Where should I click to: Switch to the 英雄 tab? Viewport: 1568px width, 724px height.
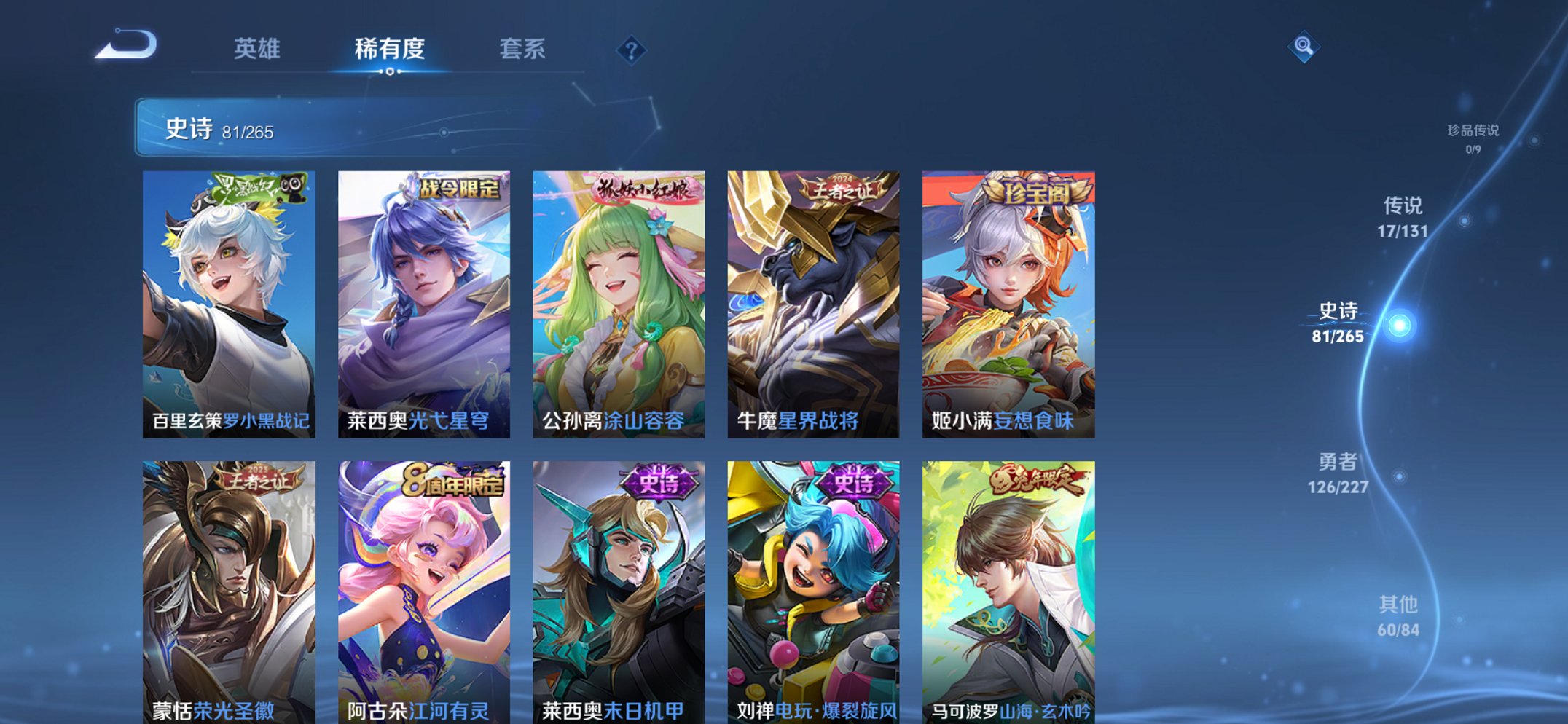pyautogui.click(x=256, y=49)
